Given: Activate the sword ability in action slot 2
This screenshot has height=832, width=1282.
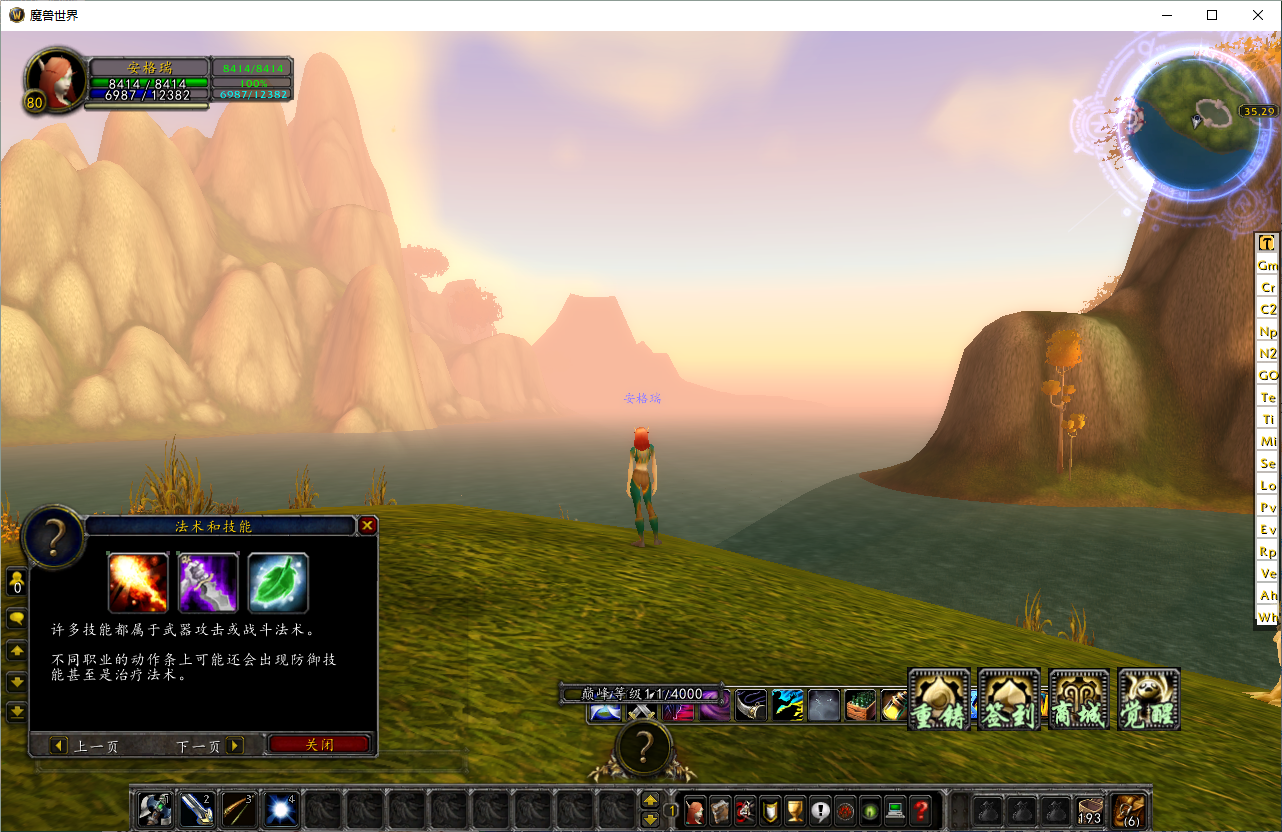Looking at the screenshot, I should [197, 809].
